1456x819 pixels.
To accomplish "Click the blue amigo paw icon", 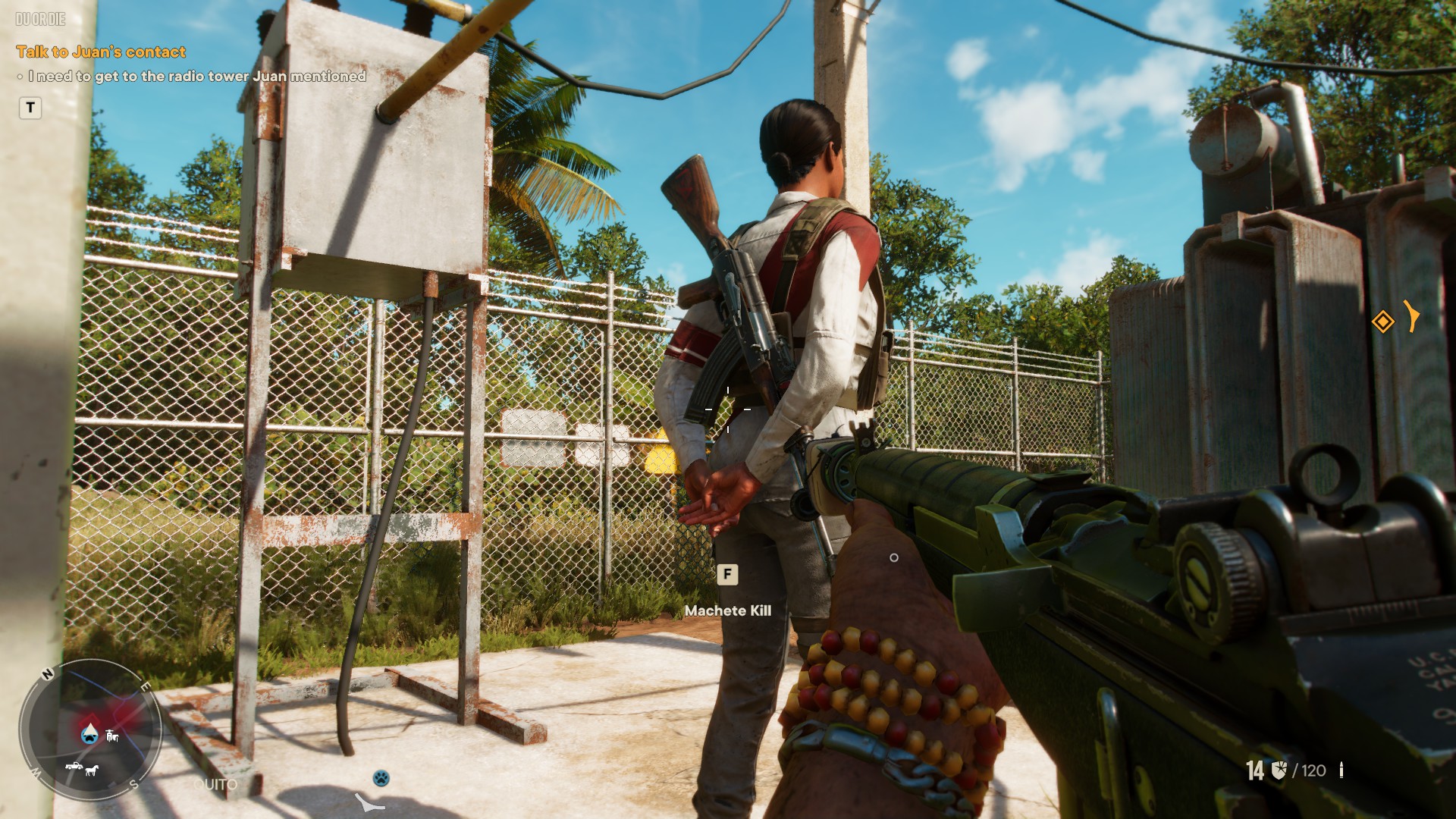I will point(381,777).
